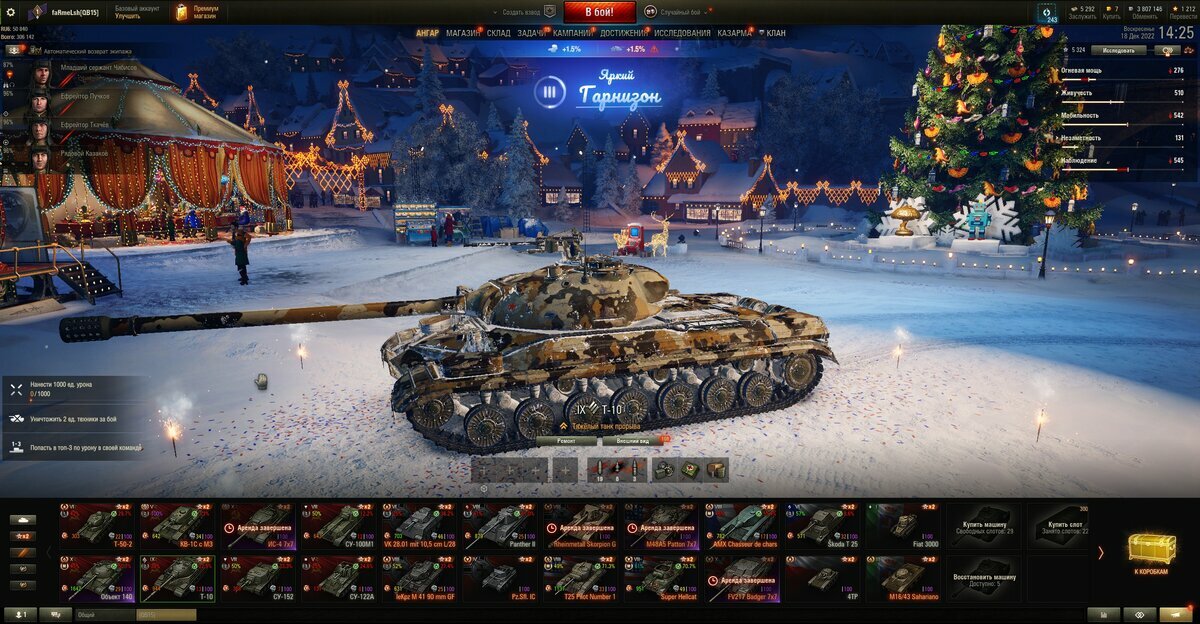The height and width of the screenshot is (624, 1200).
Task: Start a battle with the В бой! button
Action: [600, 12]
